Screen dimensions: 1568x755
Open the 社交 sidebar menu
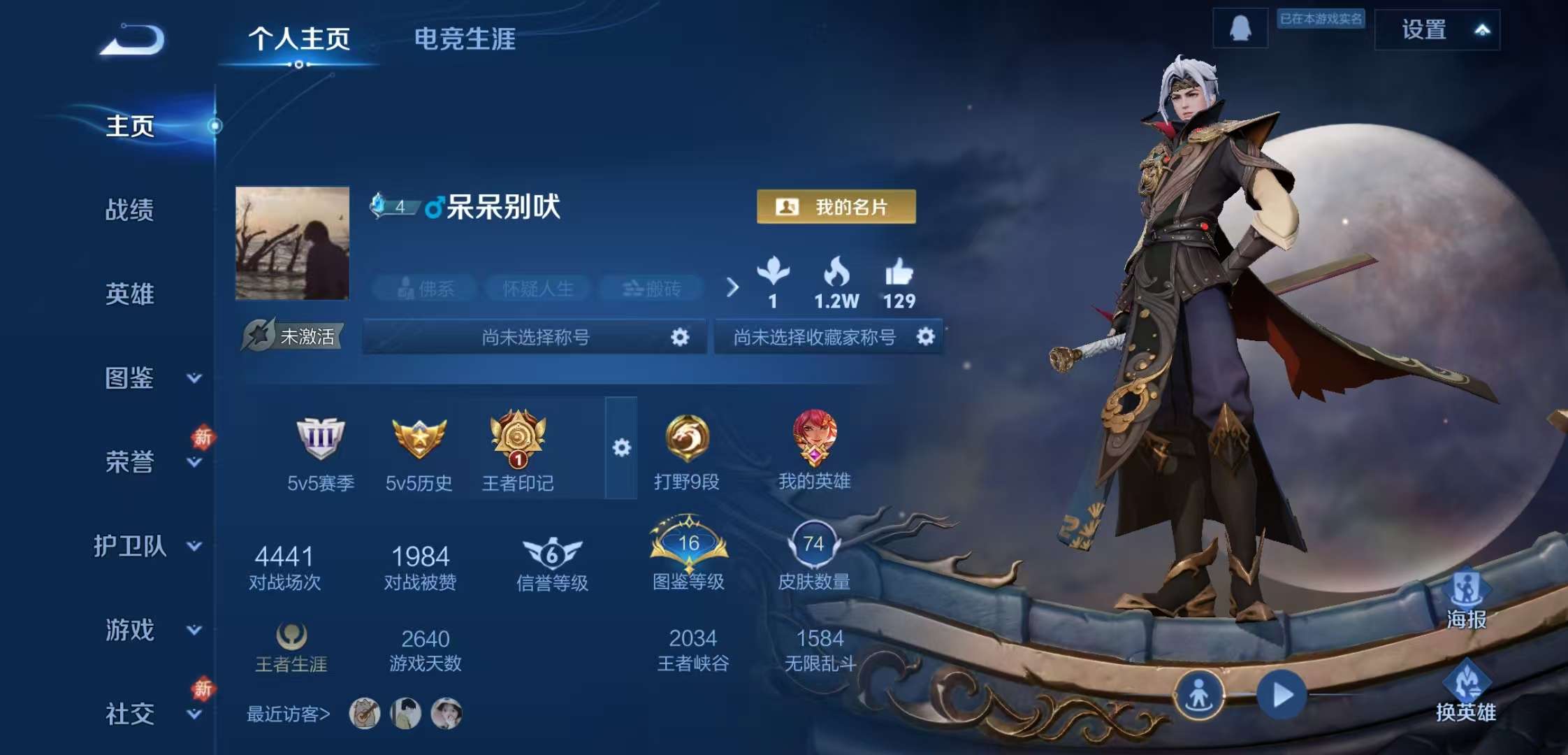coord(129,713)
